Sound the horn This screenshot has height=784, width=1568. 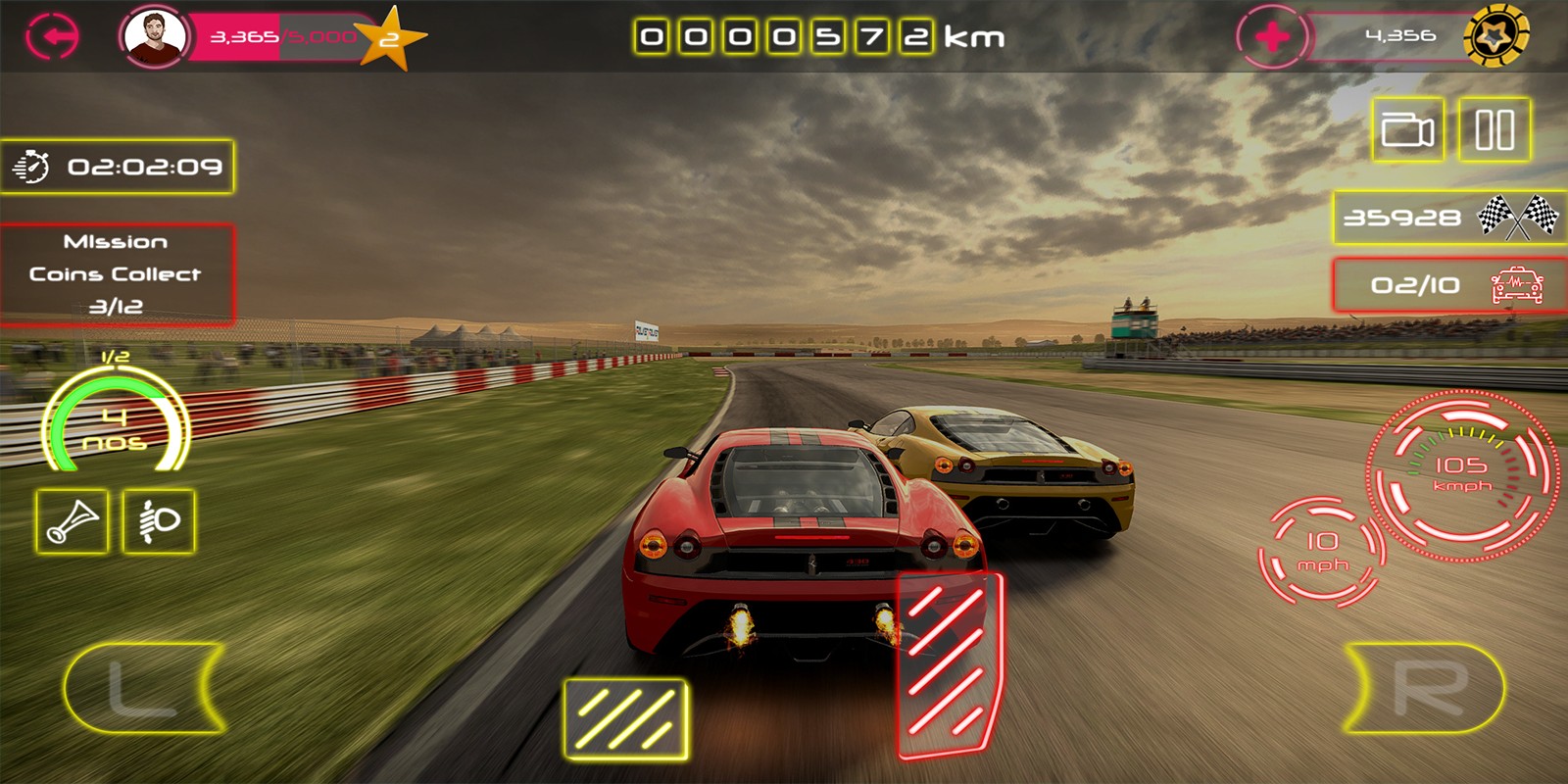pyautogui.click(x=73, y=521)
